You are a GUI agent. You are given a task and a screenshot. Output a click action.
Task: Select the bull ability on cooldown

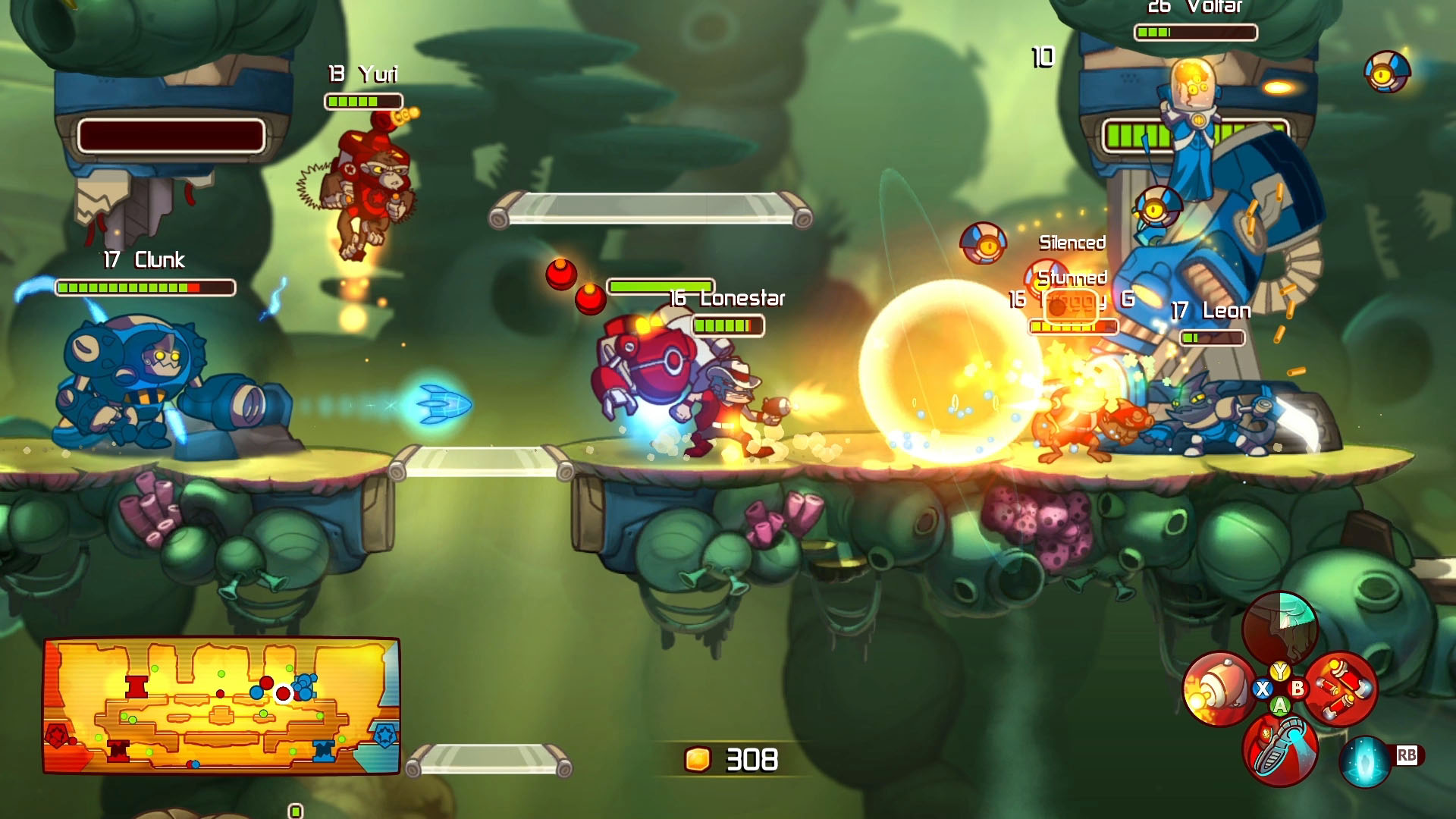[1280, 628]
